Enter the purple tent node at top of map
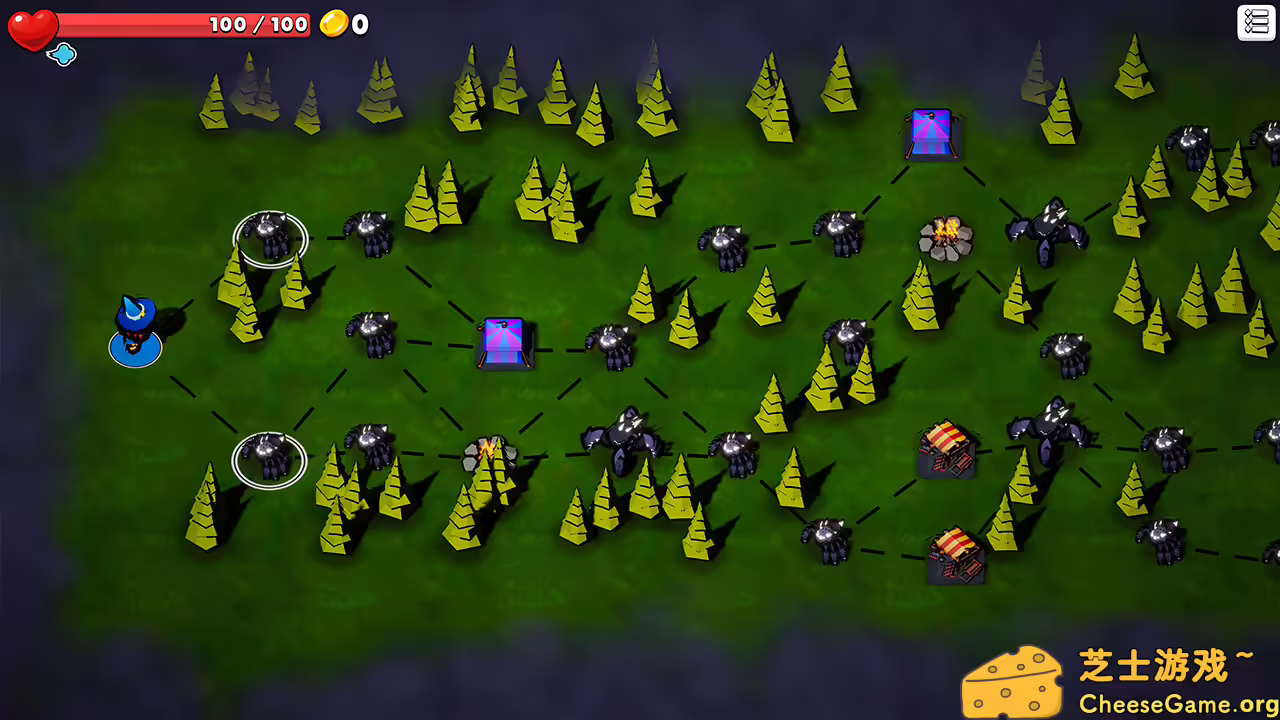The height and width of the screenshot is (720, 1280). coord(931,130)
